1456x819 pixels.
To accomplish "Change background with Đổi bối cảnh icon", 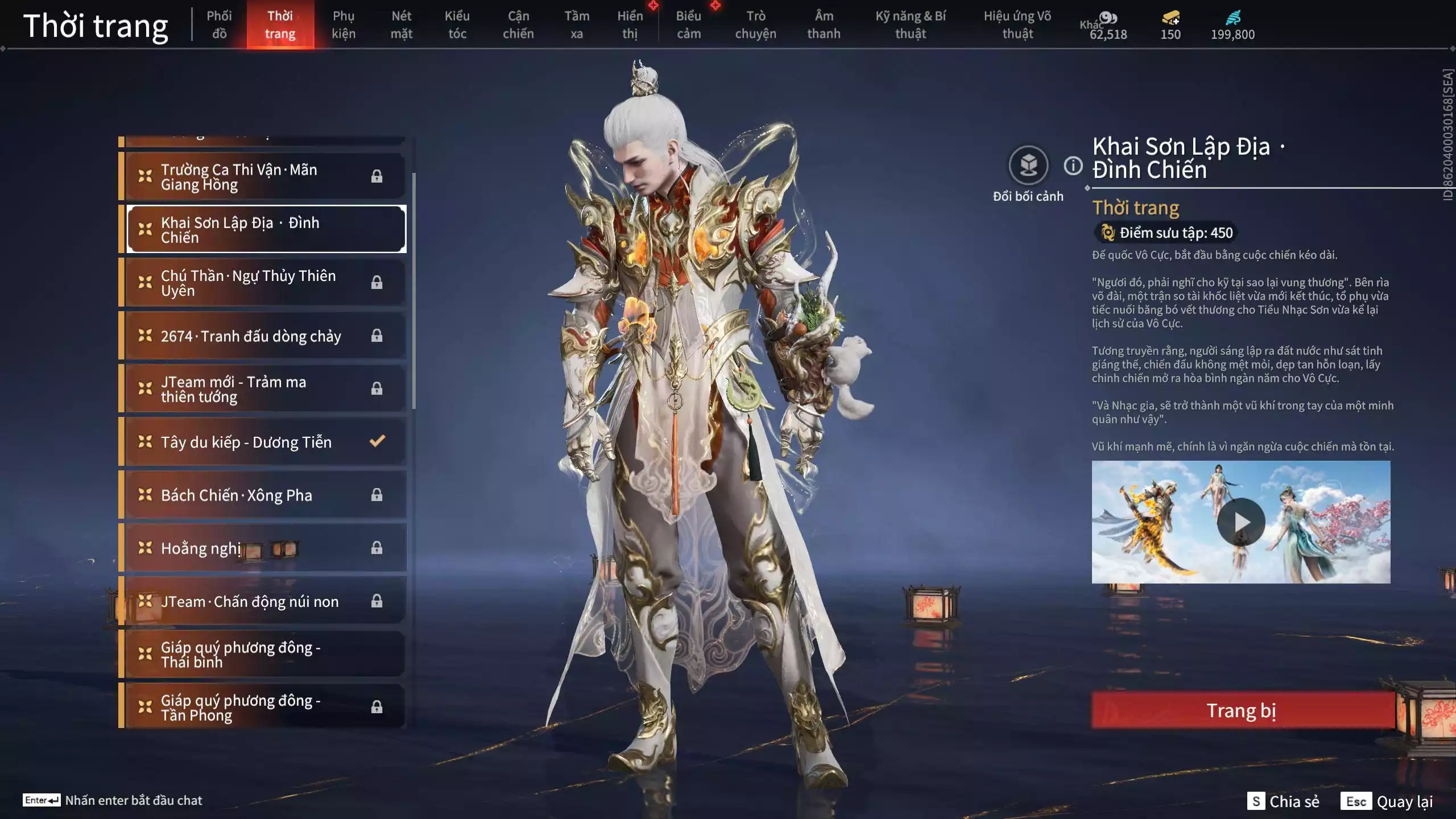I will pos(1028,166).
